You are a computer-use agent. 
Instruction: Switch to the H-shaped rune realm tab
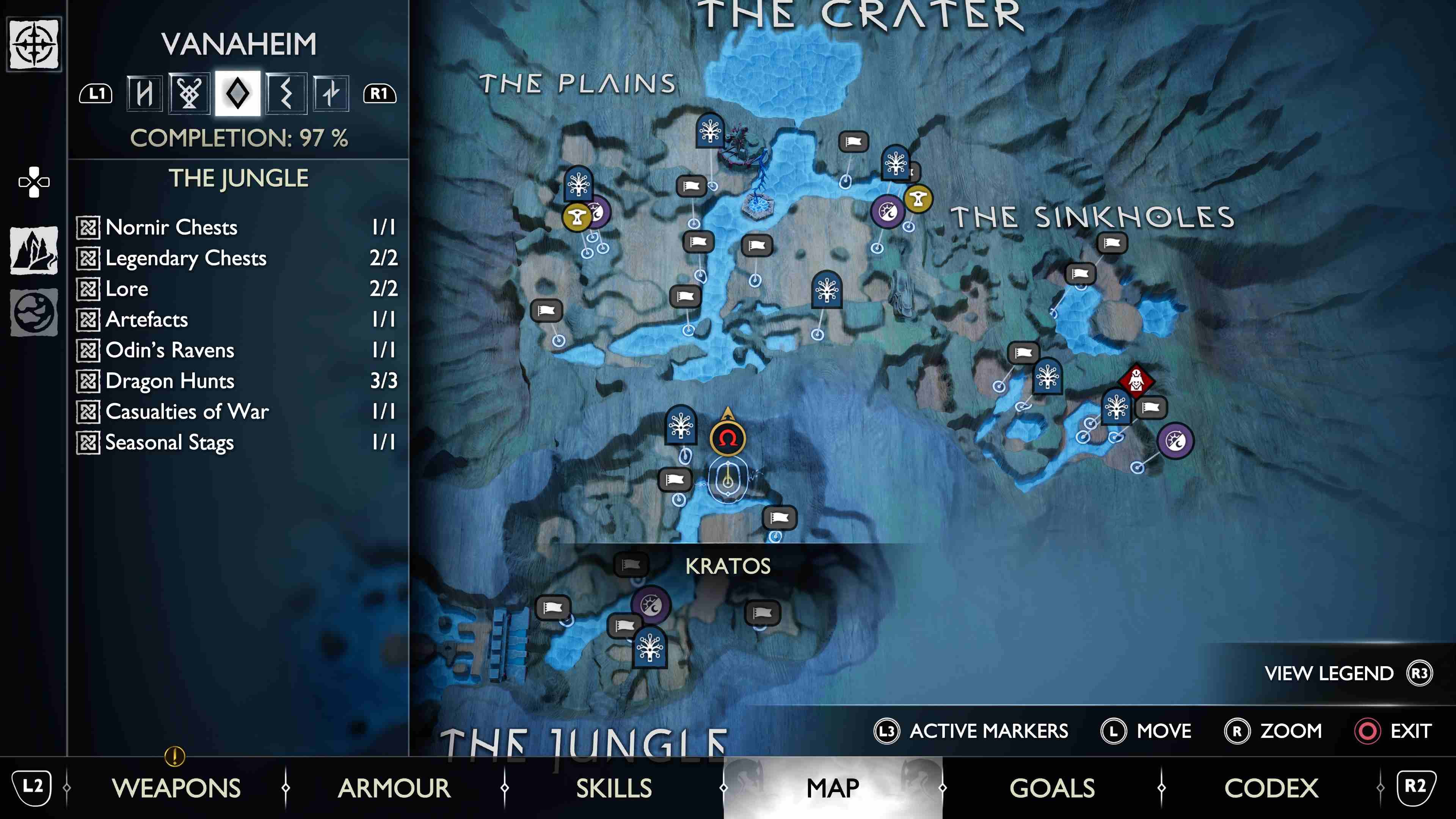(x=144, y=93)
